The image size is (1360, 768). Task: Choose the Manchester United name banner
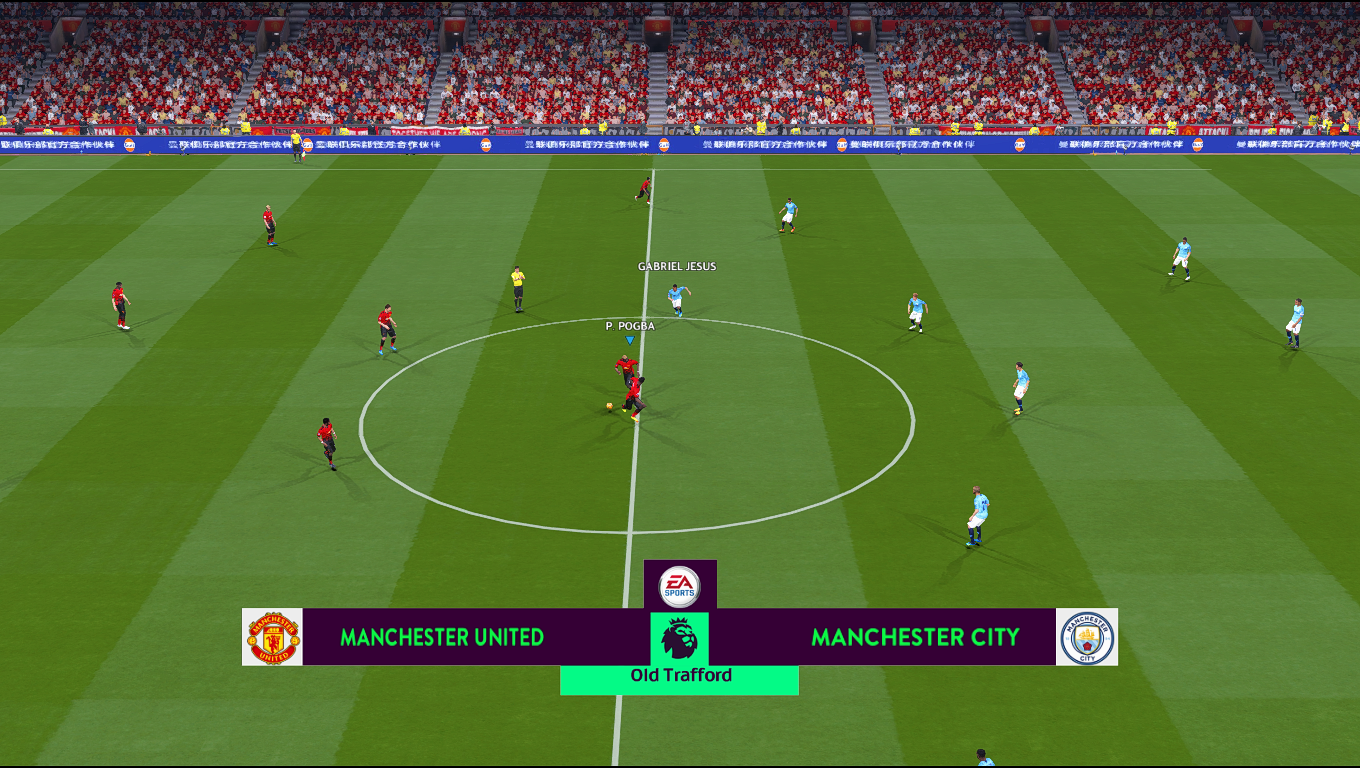coord(442,637)
